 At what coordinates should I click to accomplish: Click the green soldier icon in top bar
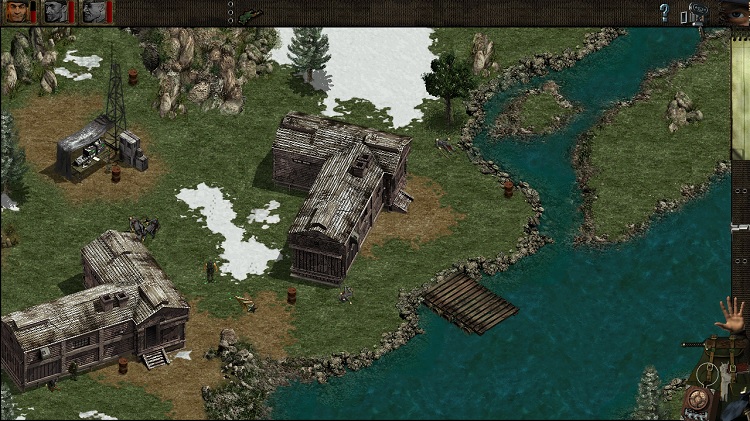246,14
